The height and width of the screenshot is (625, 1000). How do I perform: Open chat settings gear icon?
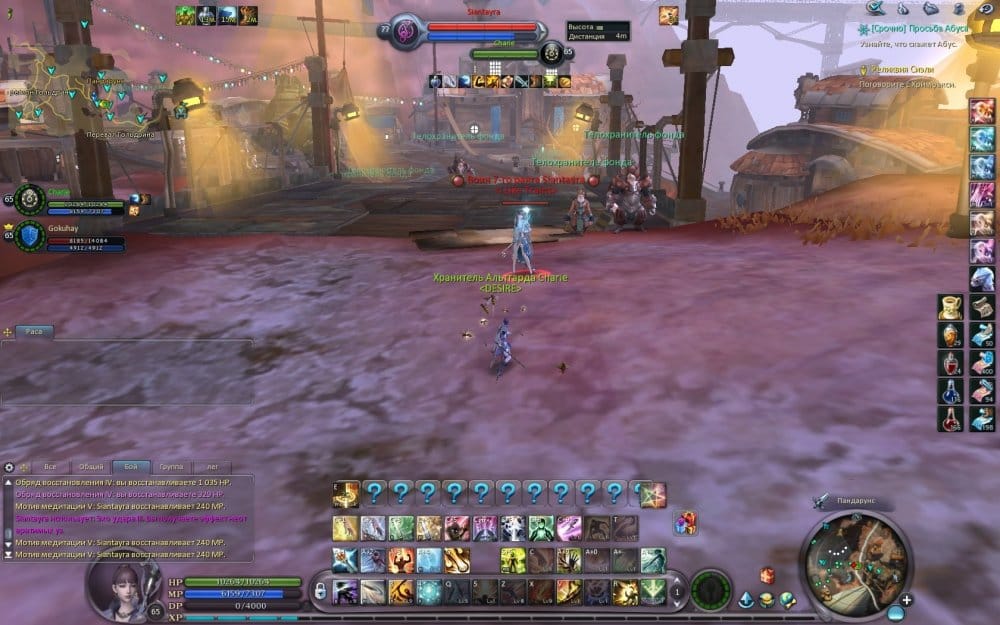click(x=9, y=467)
